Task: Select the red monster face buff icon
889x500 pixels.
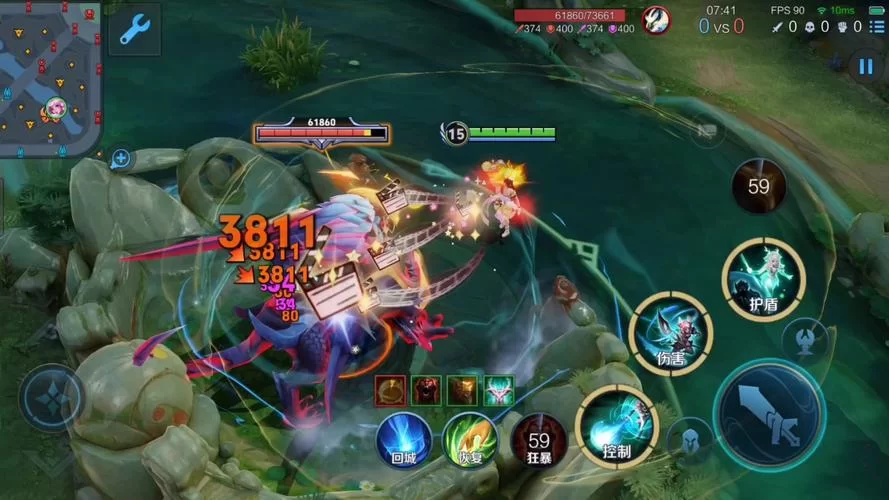Action: pyautogui.click(x=426, y=391)
